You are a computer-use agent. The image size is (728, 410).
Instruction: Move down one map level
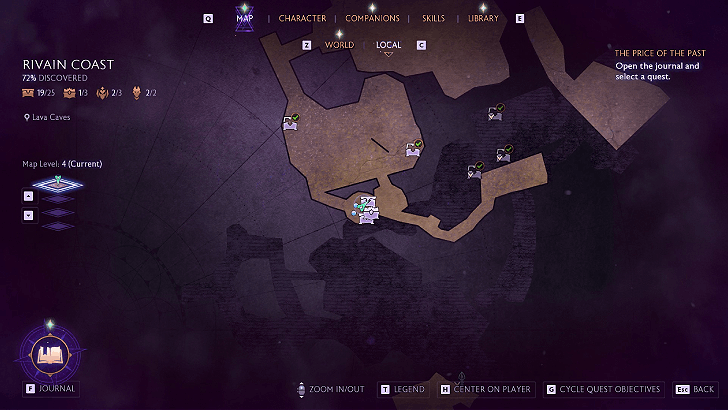[28, 214]
